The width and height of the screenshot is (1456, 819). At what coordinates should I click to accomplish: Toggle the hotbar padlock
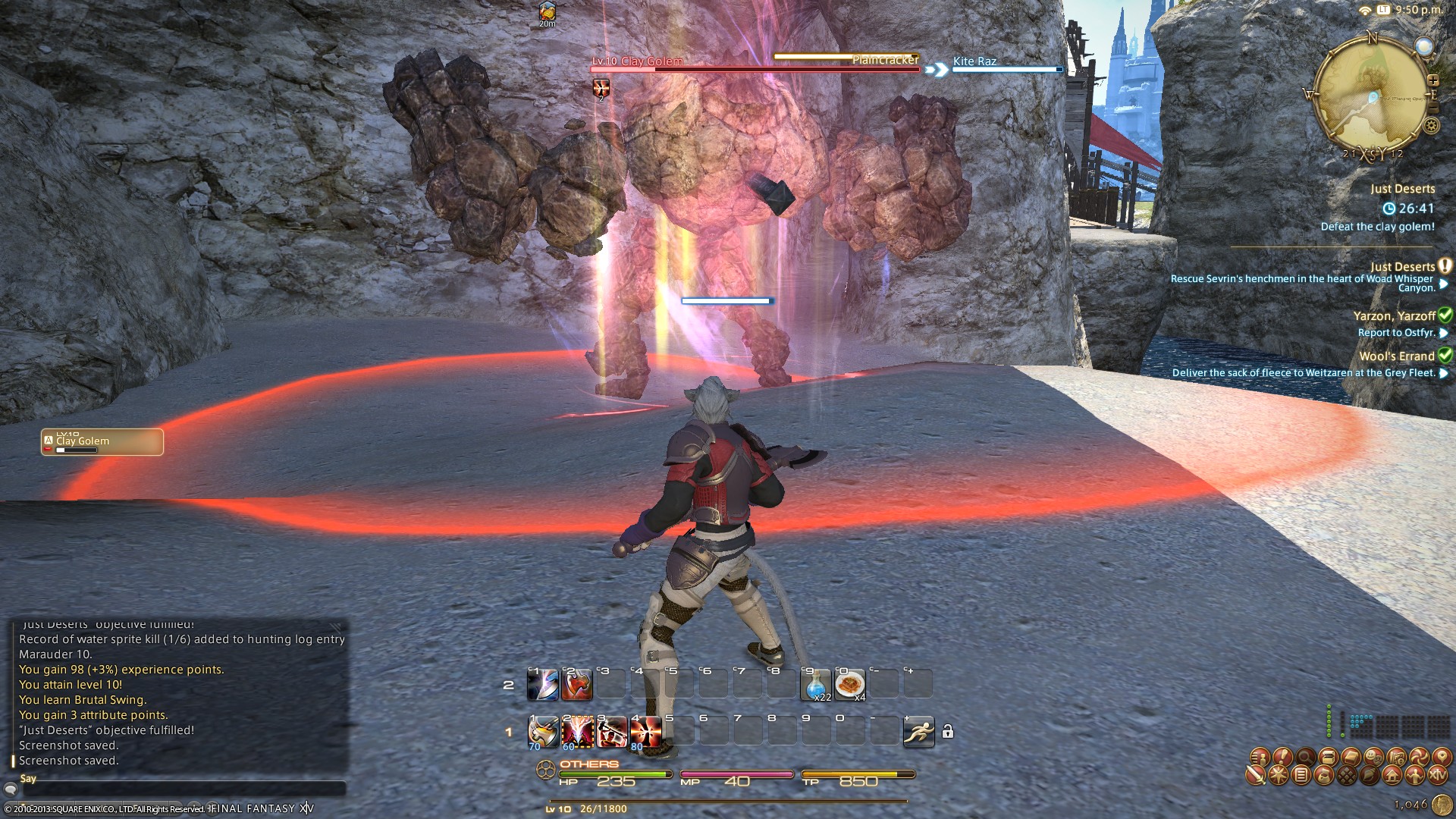click(947, 732)
